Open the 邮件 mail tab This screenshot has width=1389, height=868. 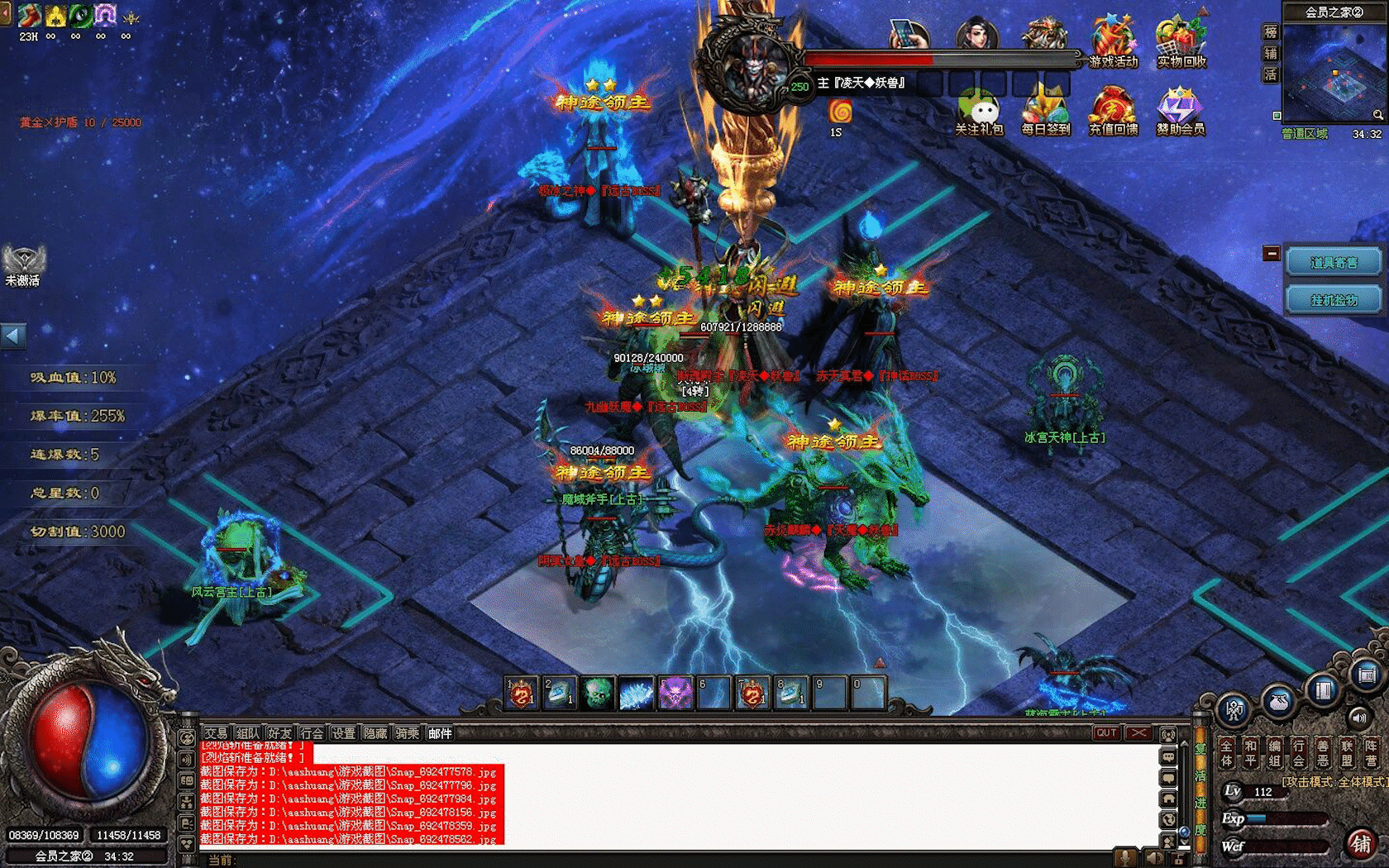click(440, 733)
